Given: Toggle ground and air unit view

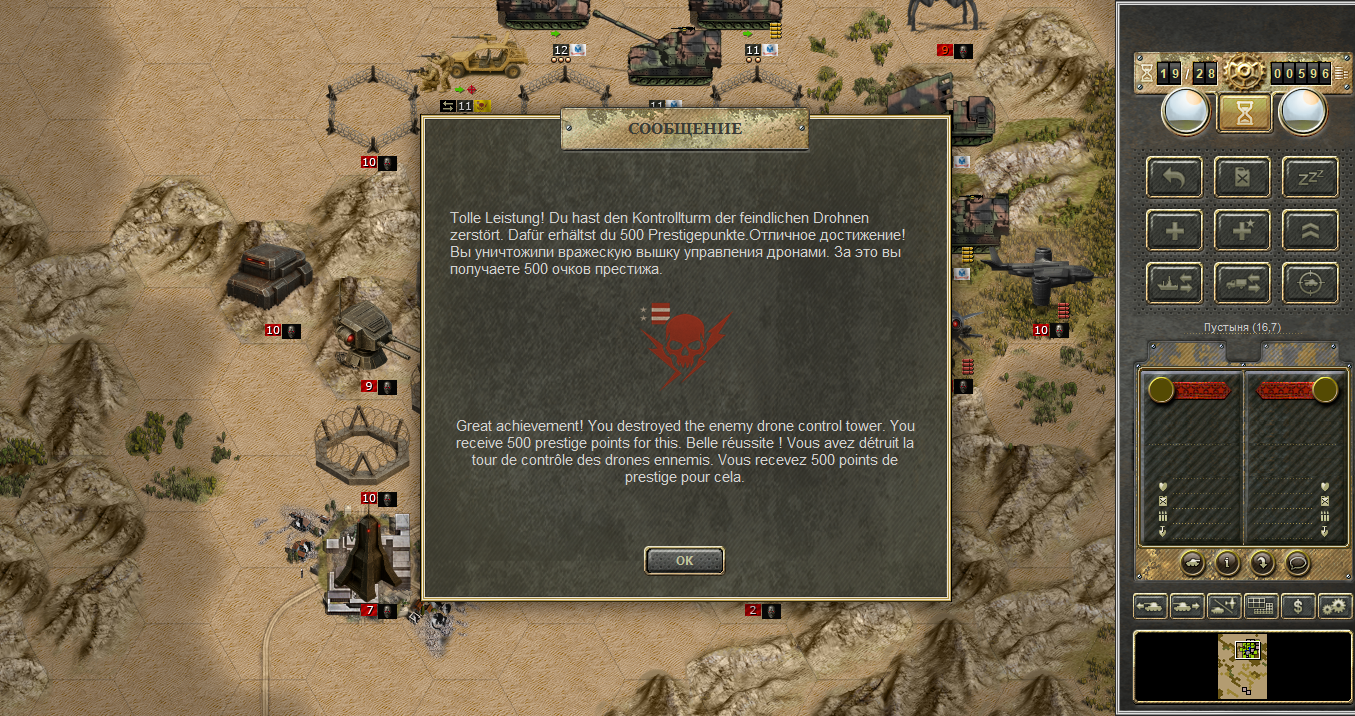Looking at the screenshot, I should click(x=1224, y=606).
